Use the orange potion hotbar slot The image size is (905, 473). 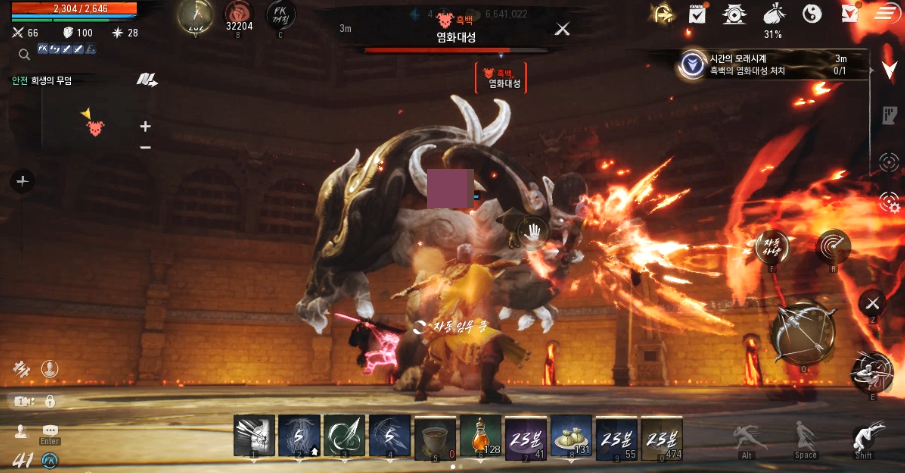pos(480,436)
